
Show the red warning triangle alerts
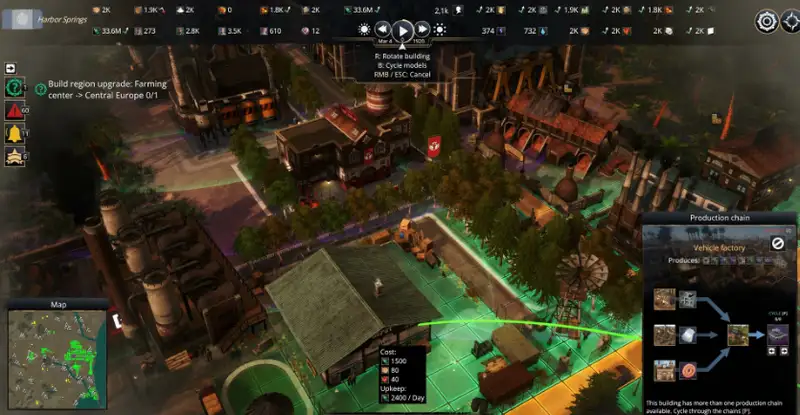16,110
